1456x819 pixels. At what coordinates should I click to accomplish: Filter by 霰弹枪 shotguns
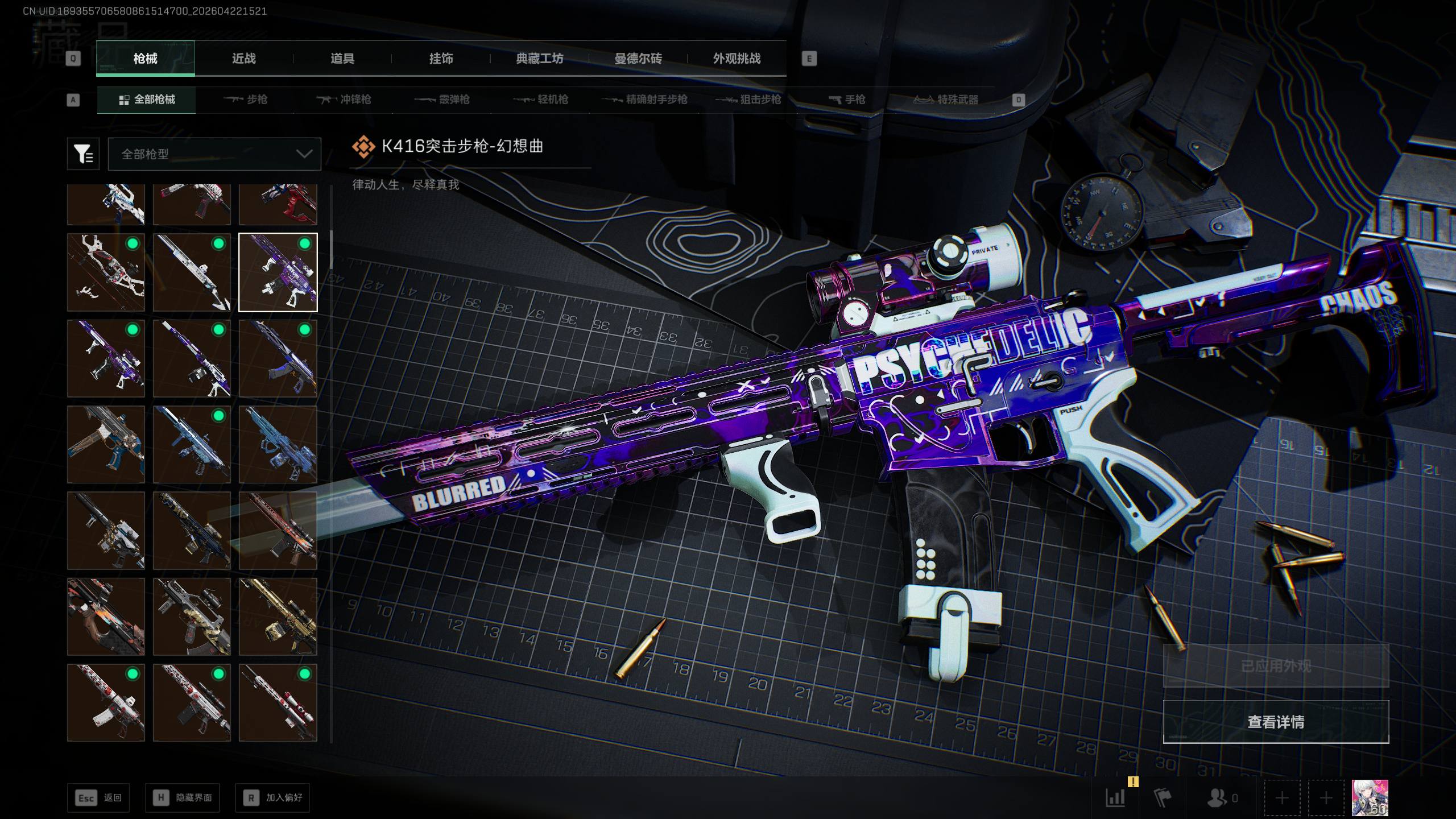pos(442,100)
